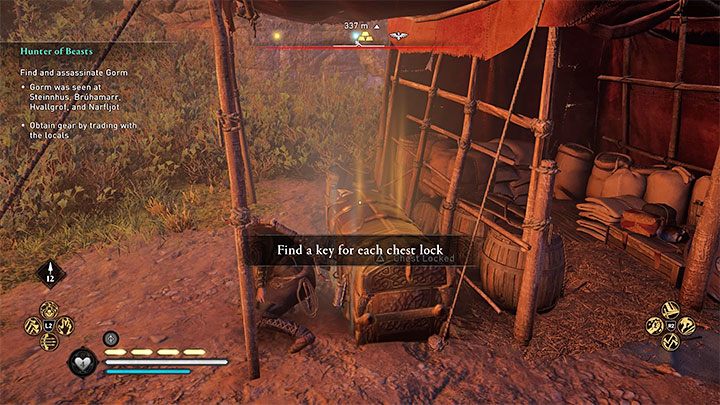The image size is (720, 405).
Task: Click the small round icon above stamina pips
Action: pyautogui.click(x=111, y=338)
